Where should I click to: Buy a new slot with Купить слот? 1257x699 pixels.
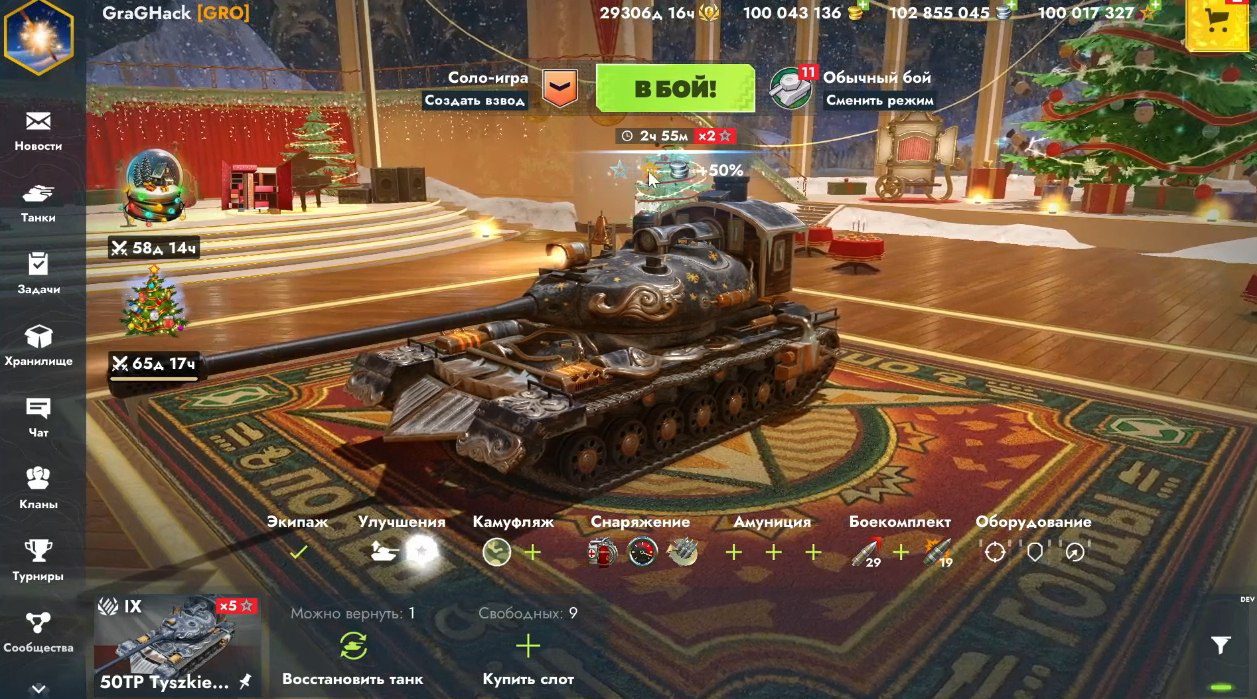528,647
